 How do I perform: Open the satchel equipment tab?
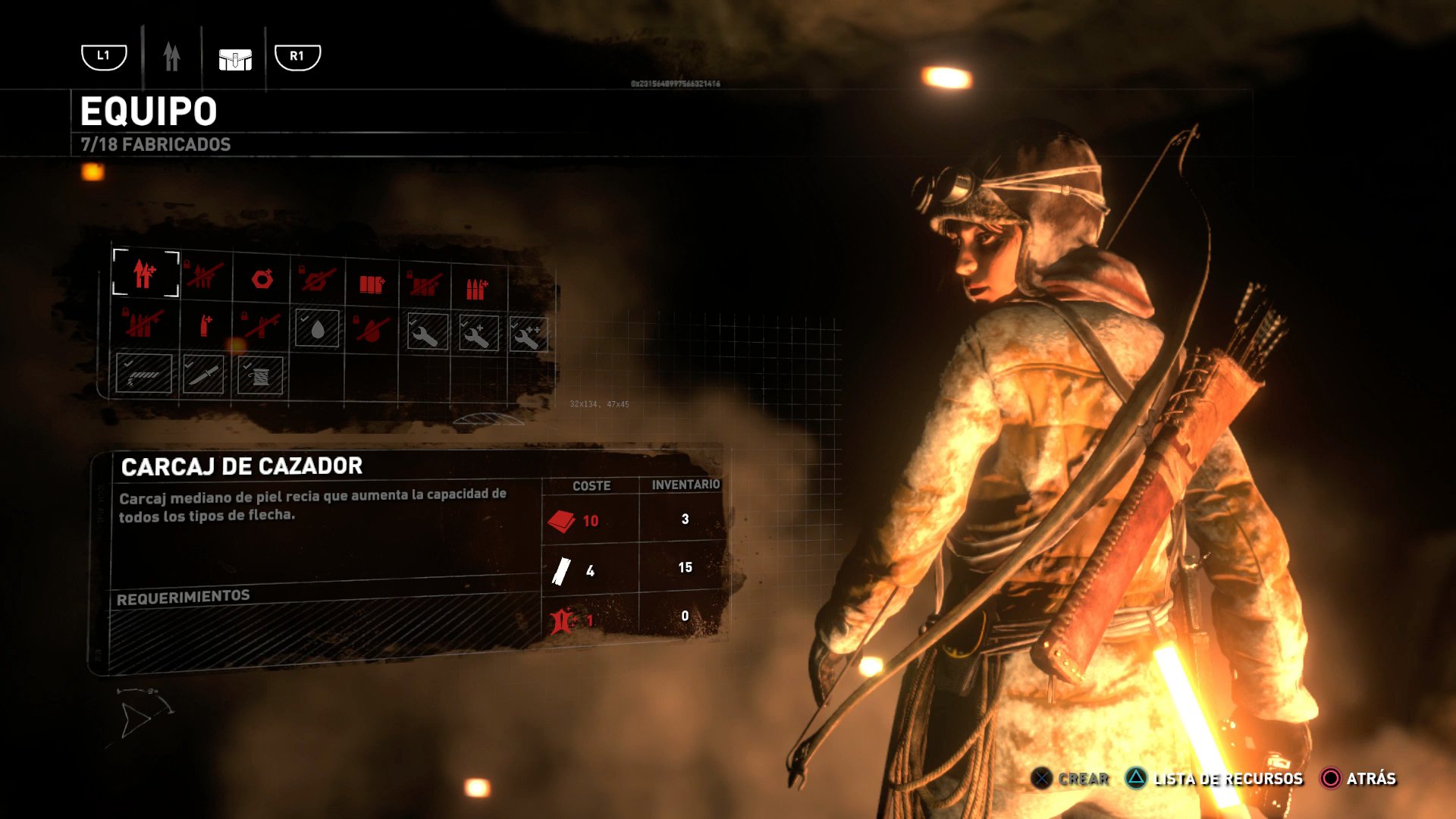[234, 59]
